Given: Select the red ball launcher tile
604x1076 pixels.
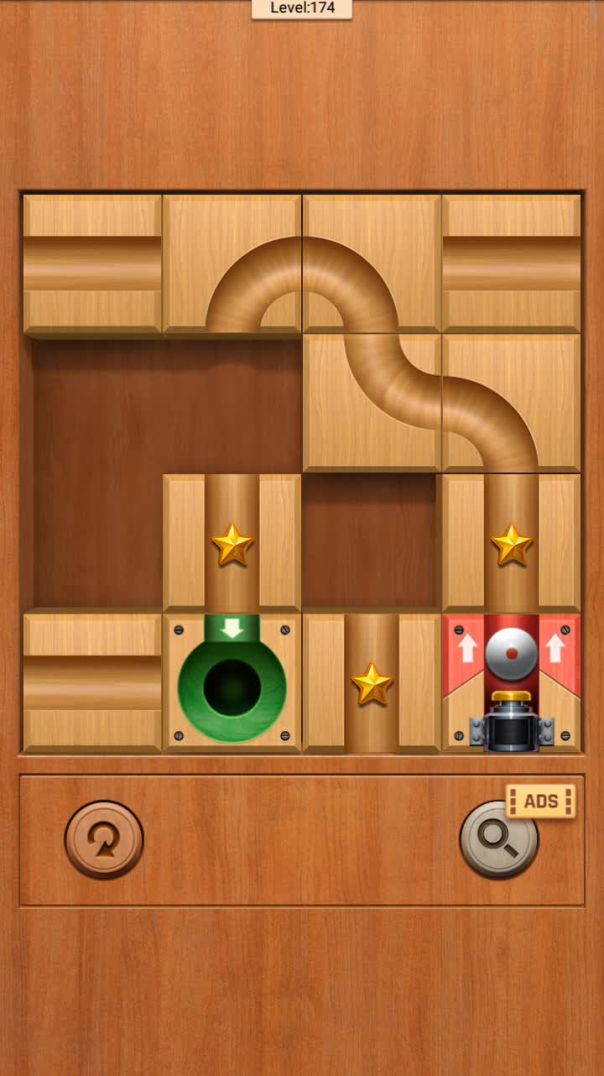Looking at the screenshot, I should (511, 683).
